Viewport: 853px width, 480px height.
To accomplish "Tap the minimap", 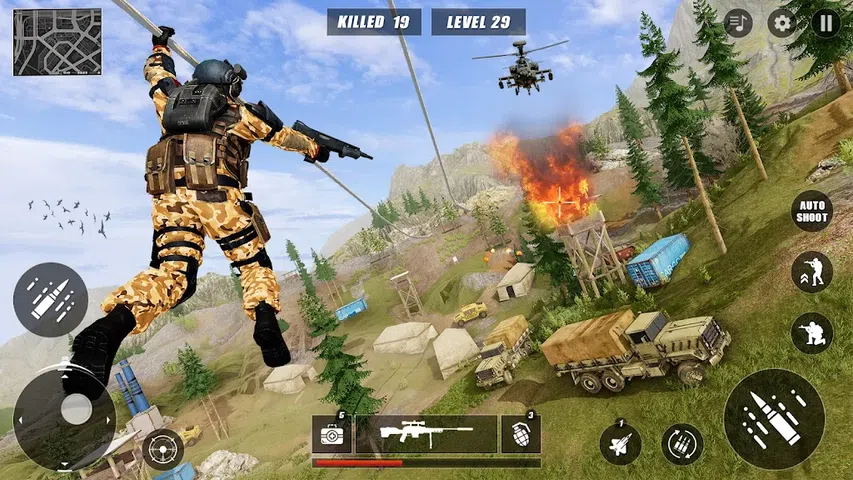I will coord(57,42).
